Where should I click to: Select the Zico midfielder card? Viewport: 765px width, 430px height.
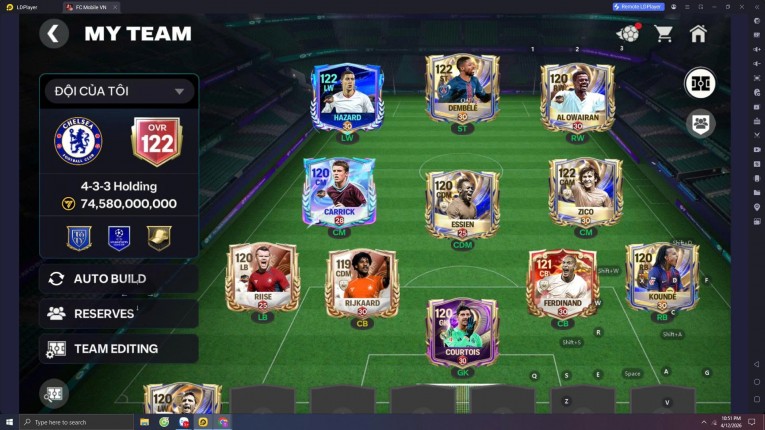pyautogui.click(x=585, y=192)
